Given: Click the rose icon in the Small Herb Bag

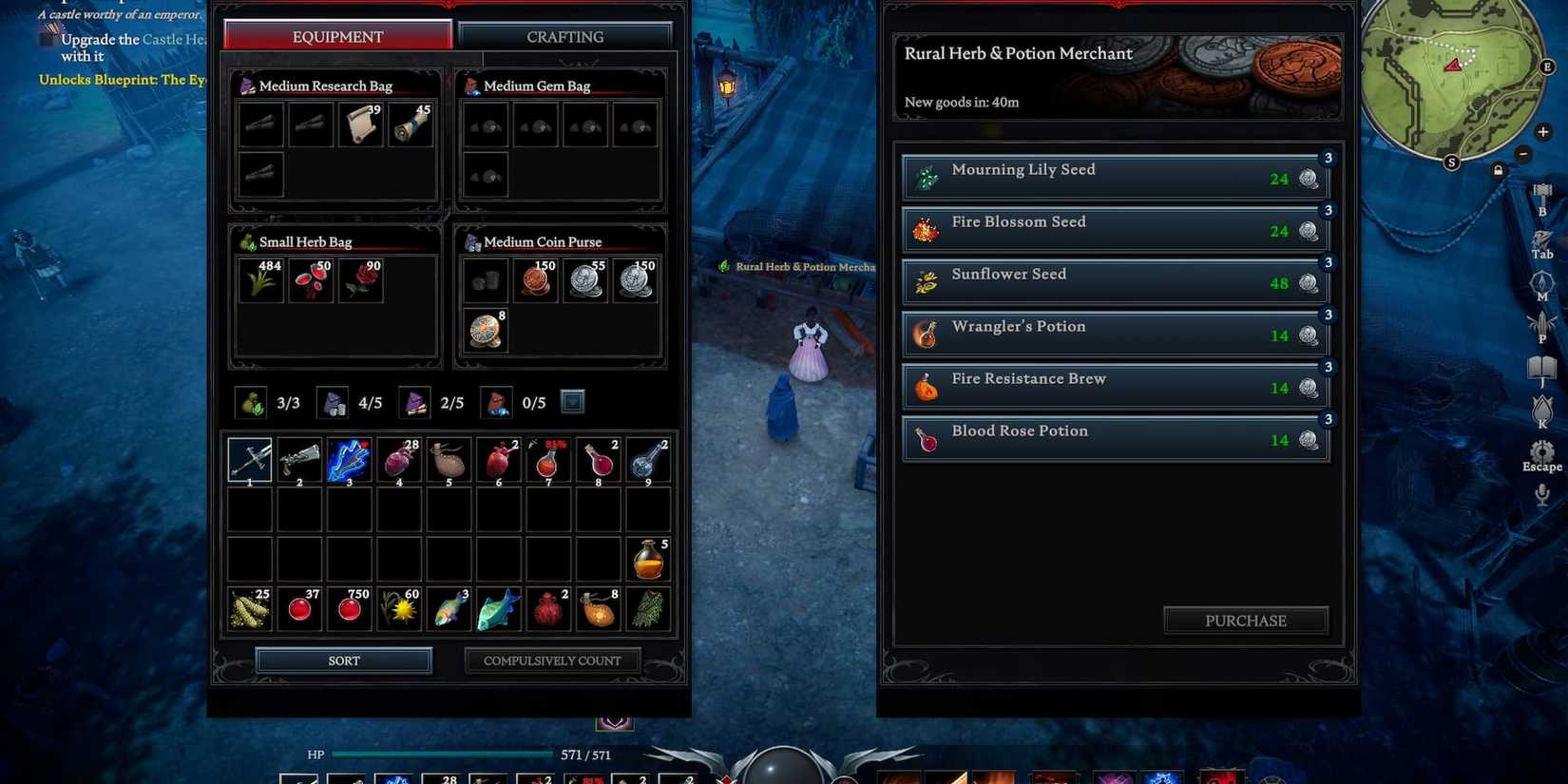Looking at the screenshot, I should click(x=360, y=279).
